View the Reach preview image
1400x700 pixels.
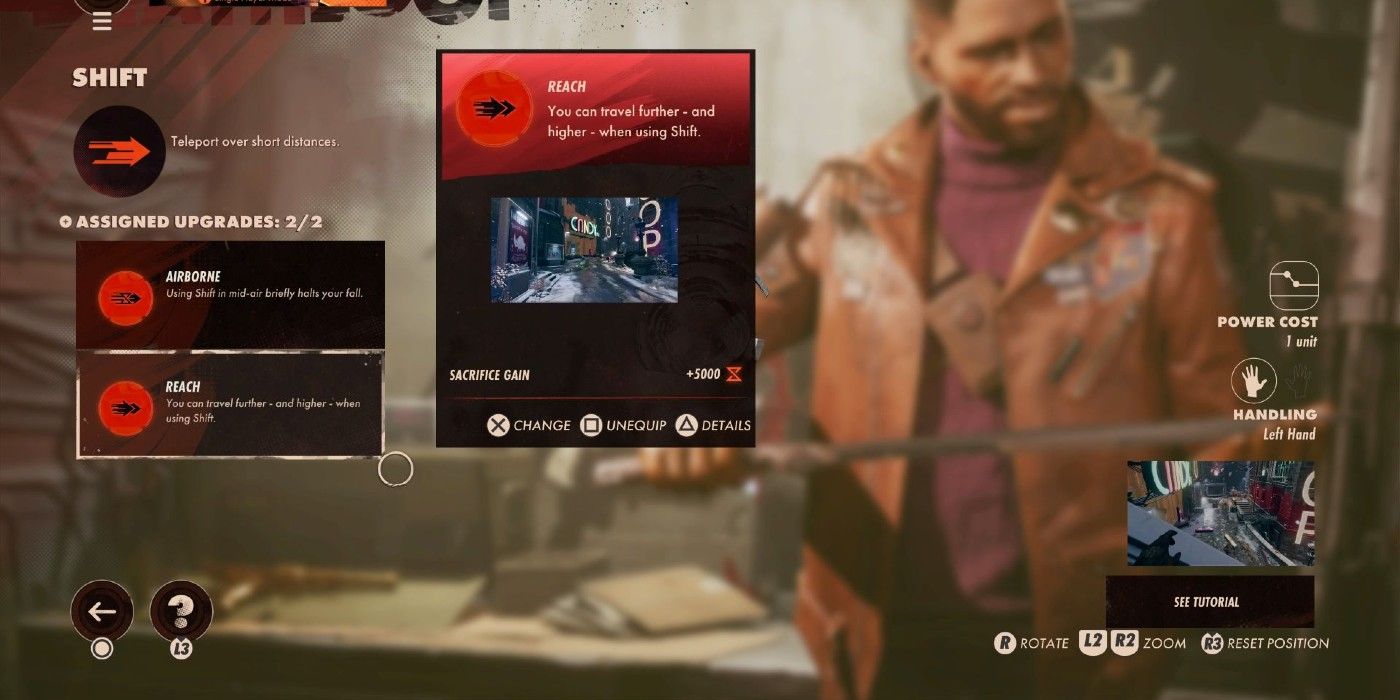tap(584, 250)
